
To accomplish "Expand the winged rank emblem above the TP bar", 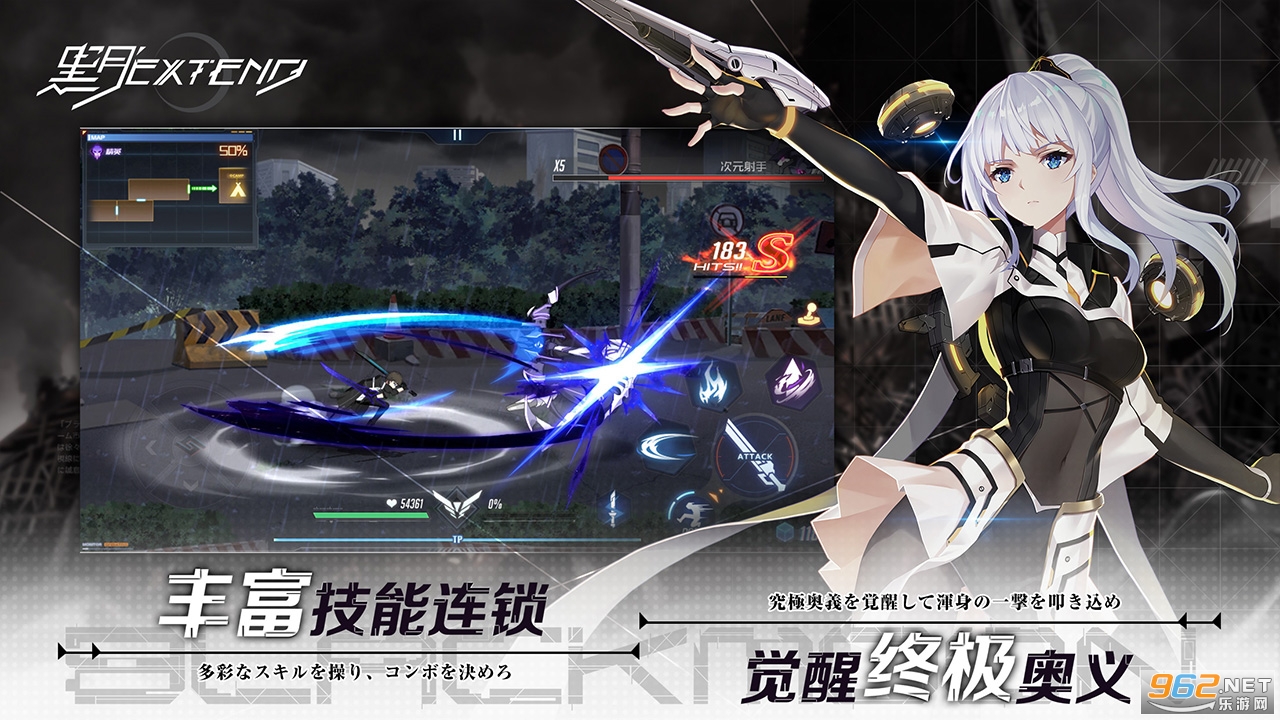I will click(456, 506).
